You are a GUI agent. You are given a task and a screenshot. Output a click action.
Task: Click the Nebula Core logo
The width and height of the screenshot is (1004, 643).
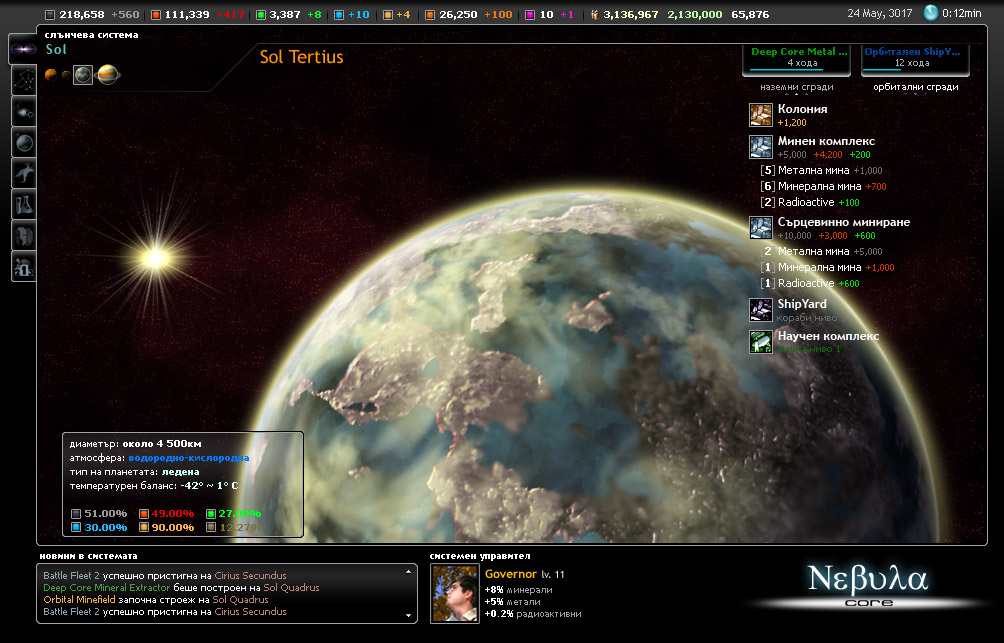coord(868,585)
